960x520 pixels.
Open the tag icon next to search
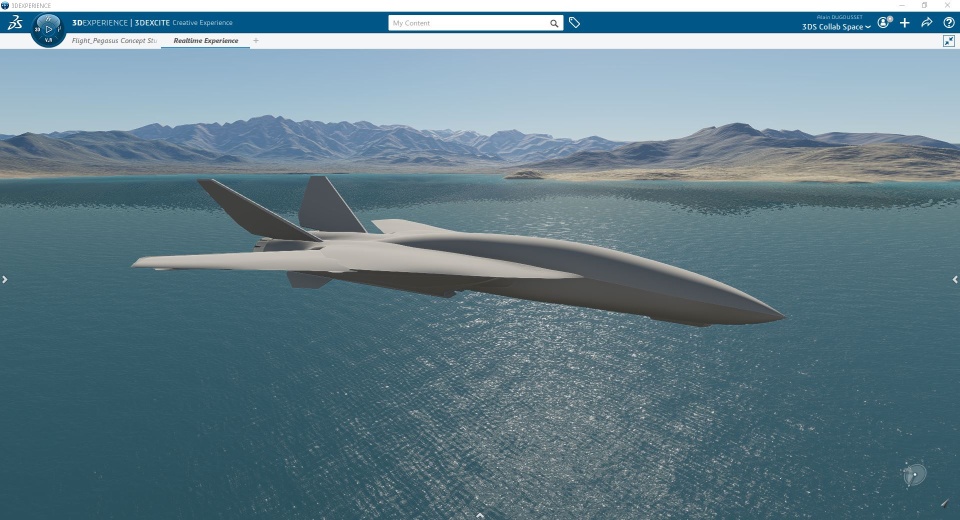click(575, 22)
